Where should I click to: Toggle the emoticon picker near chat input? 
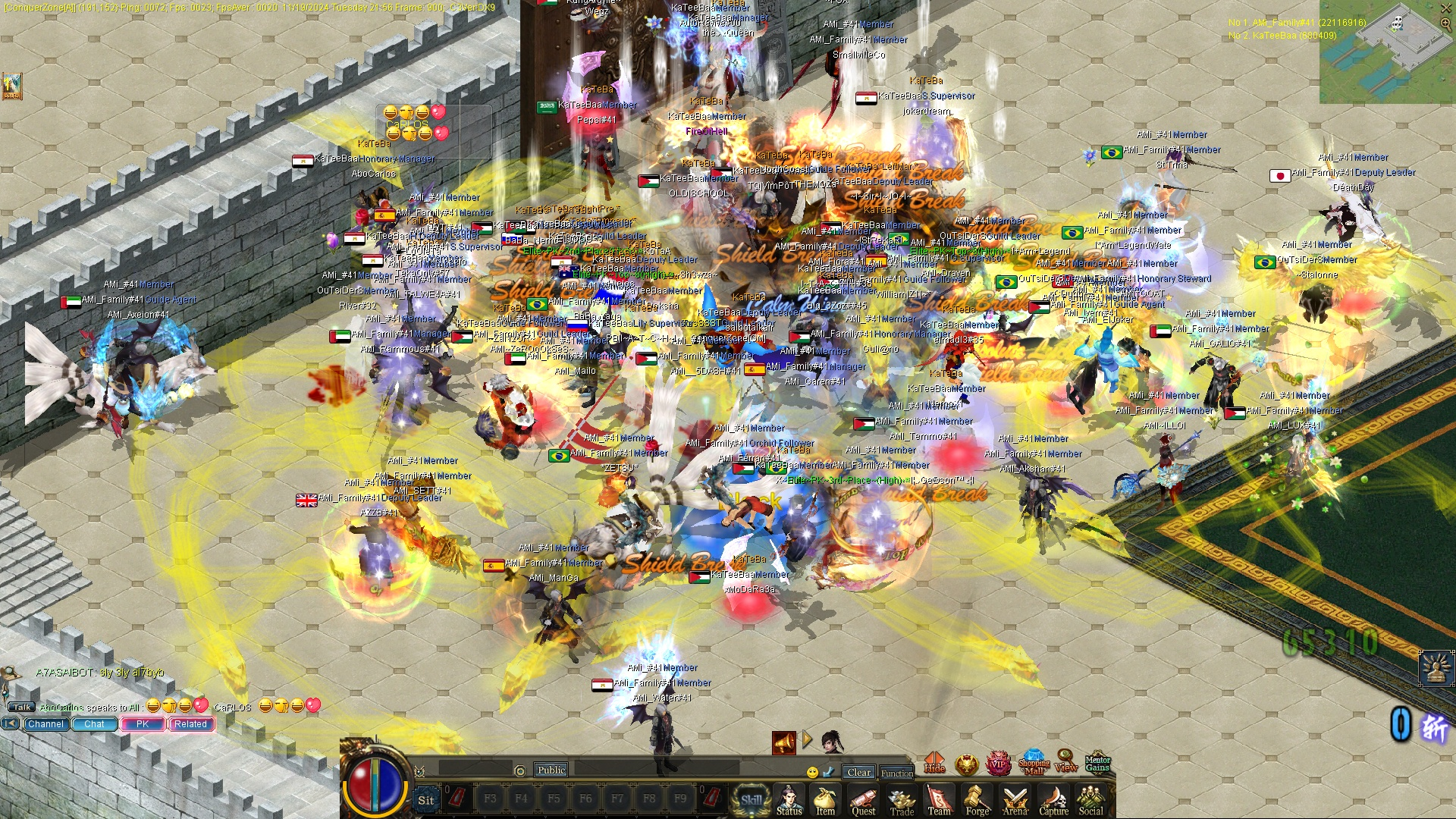tap(813, 772)
